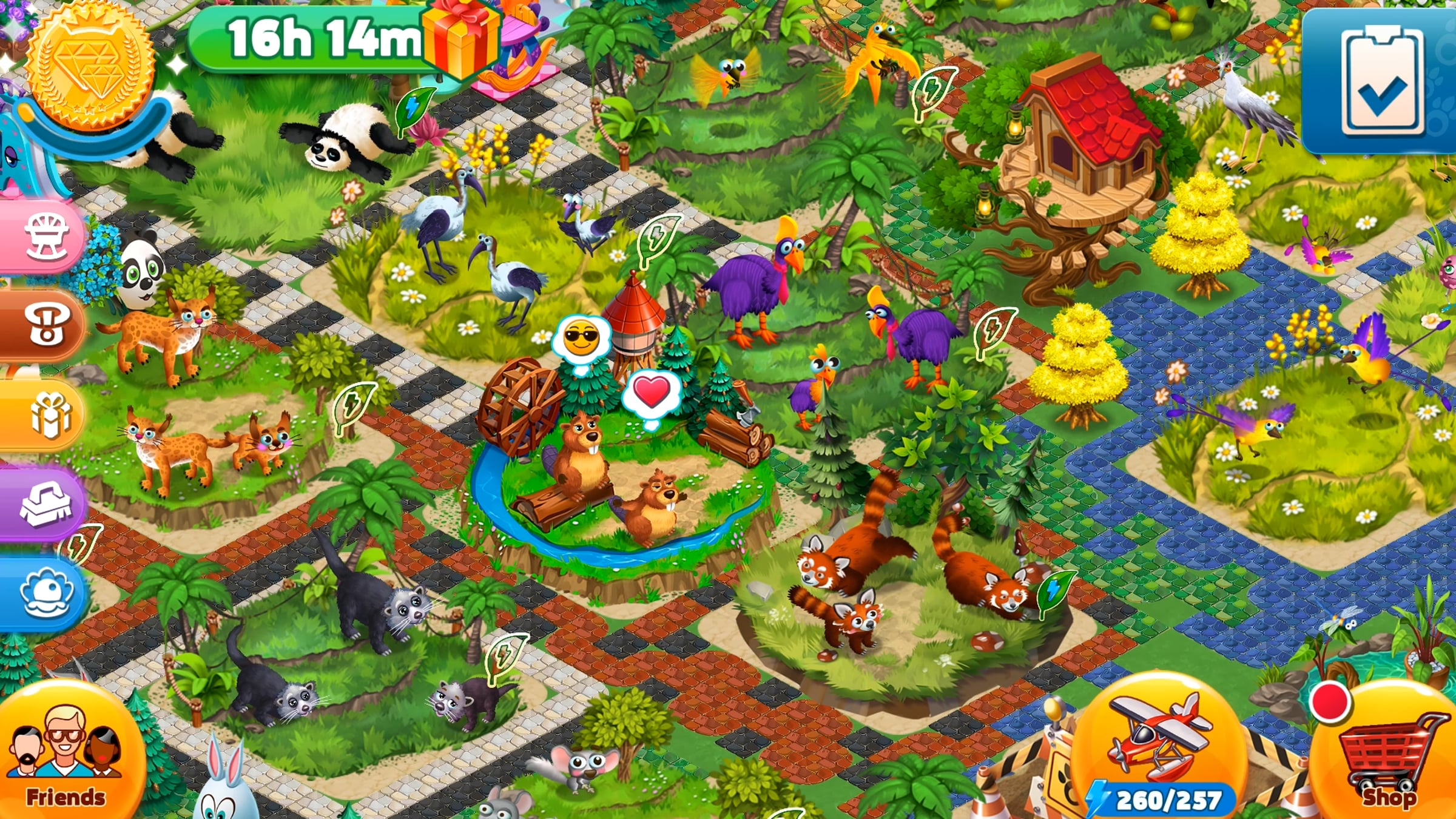
Task: Open the timed gift box offer
Action: point(461,39)
